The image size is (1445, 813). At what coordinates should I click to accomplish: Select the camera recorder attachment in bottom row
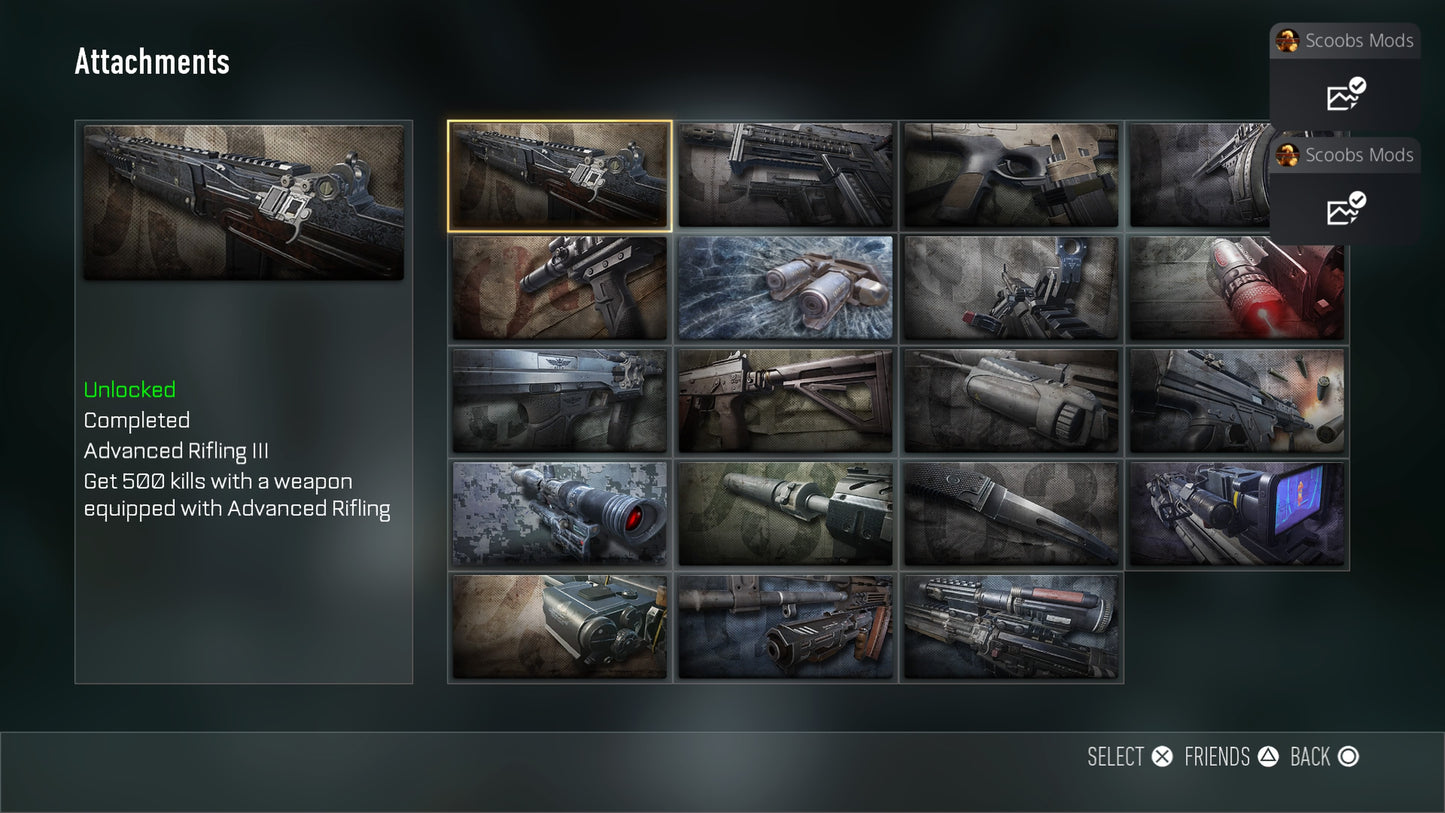coord(560,627)
